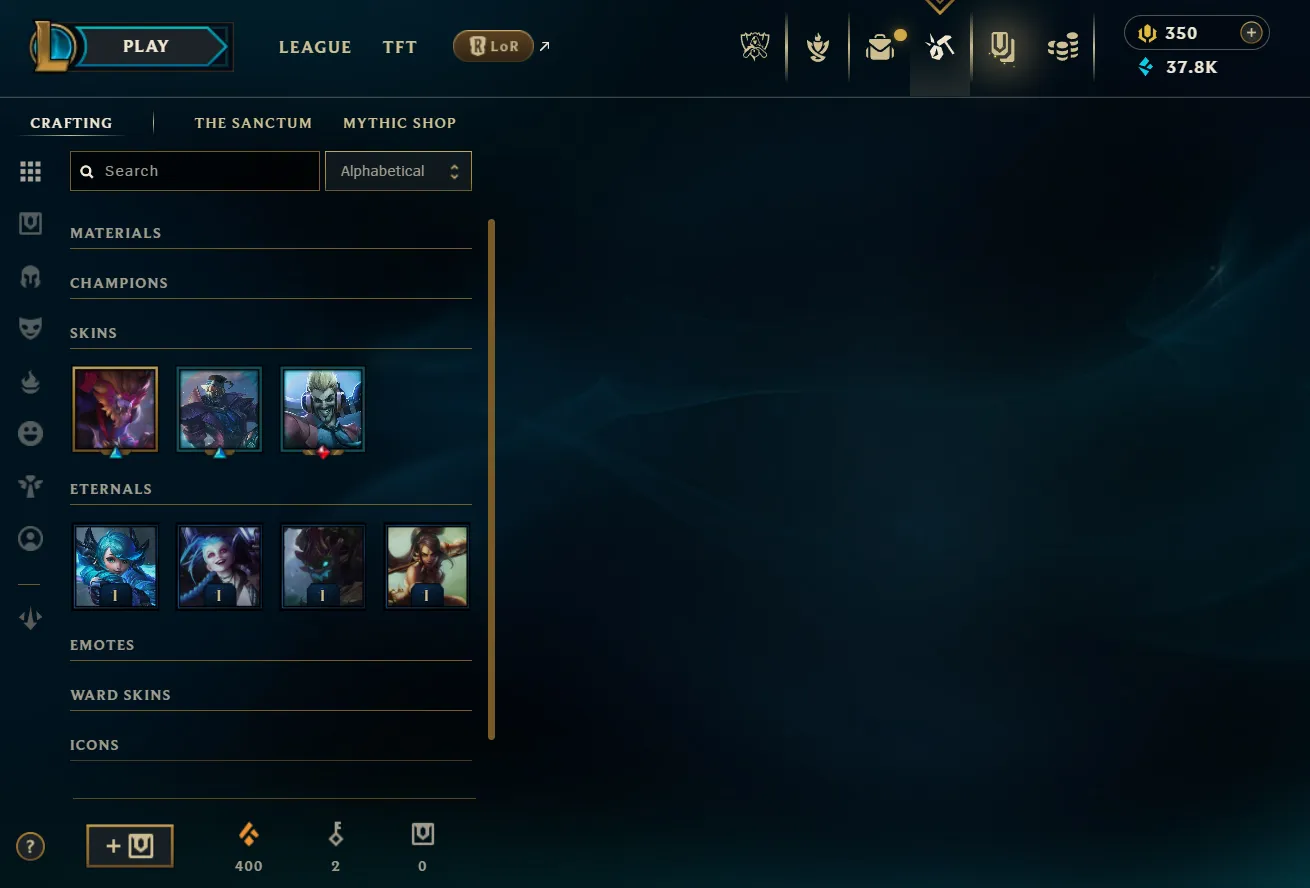Open the help question mark icon
The image size is (1310, 888).
coord(30,846)
